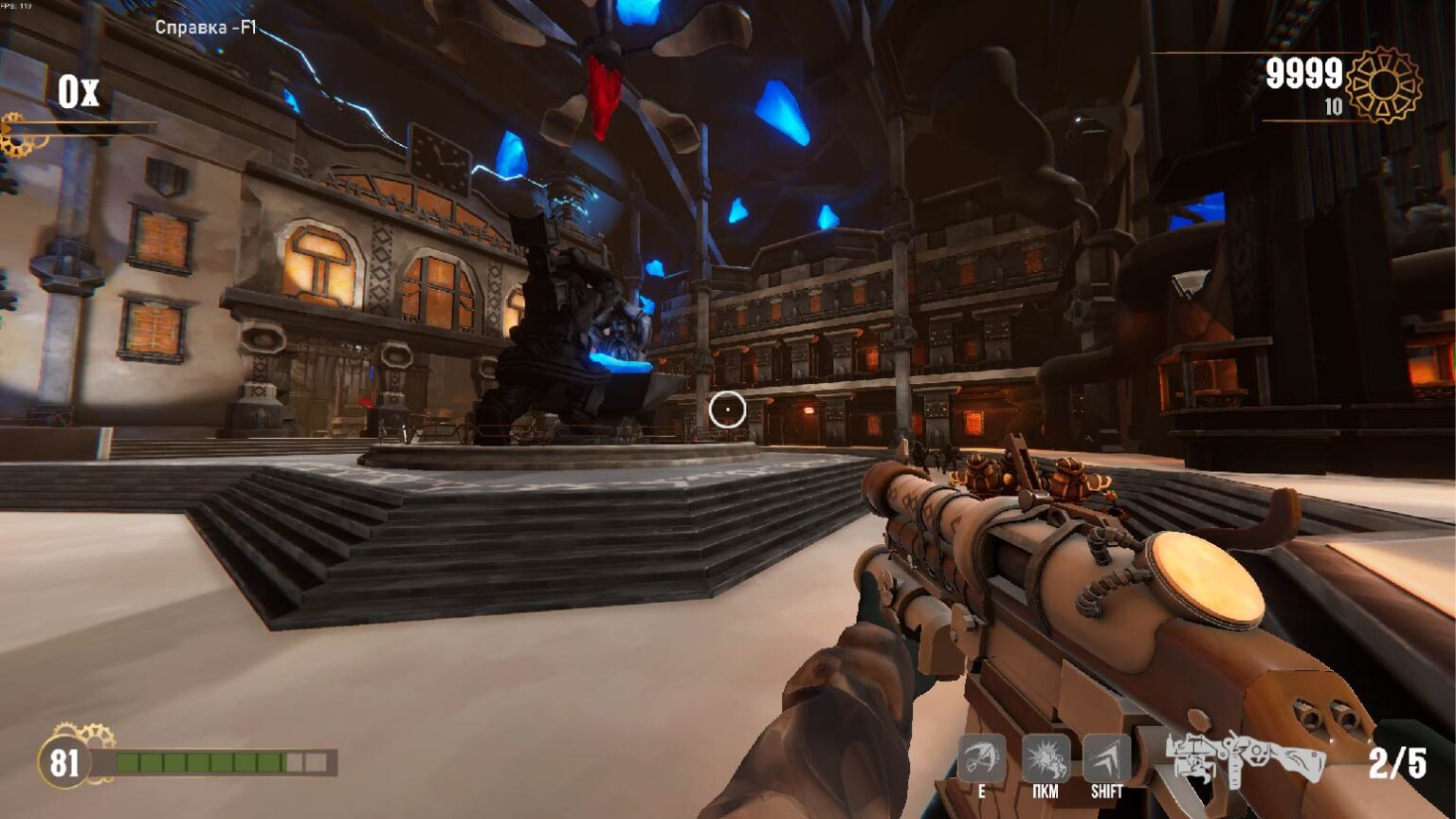
Task: Click the gear currency icon
Action: click(x=1384, y=84)
